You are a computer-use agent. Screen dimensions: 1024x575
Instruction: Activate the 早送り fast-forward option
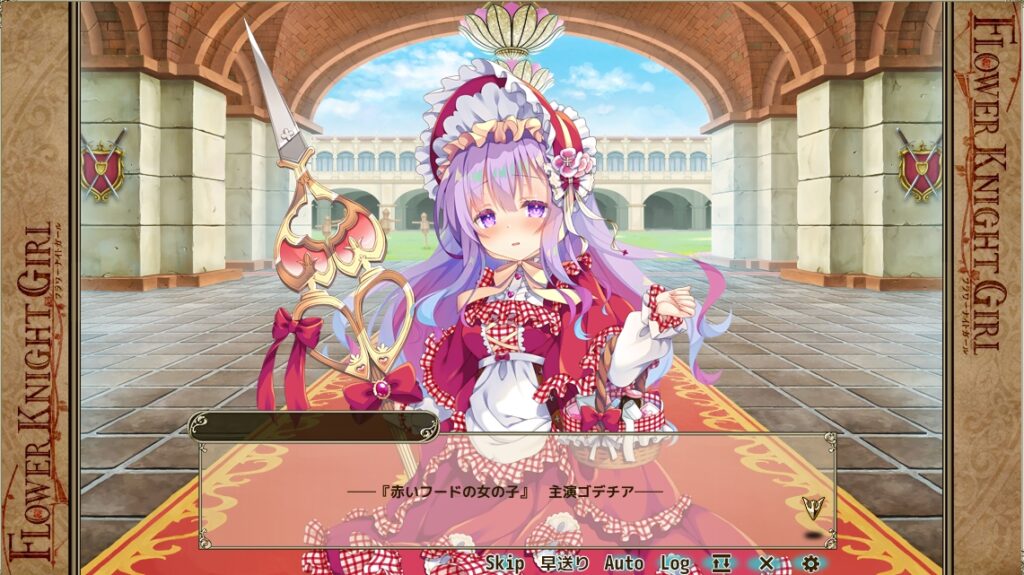pyautogui.click(x=565, y=564)
